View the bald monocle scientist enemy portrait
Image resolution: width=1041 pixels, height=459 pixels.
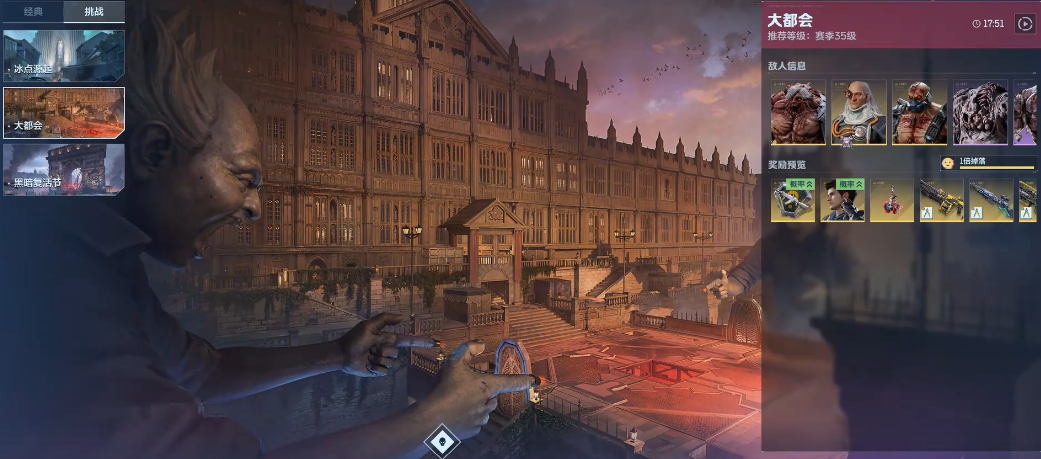[x=858, y=112]
